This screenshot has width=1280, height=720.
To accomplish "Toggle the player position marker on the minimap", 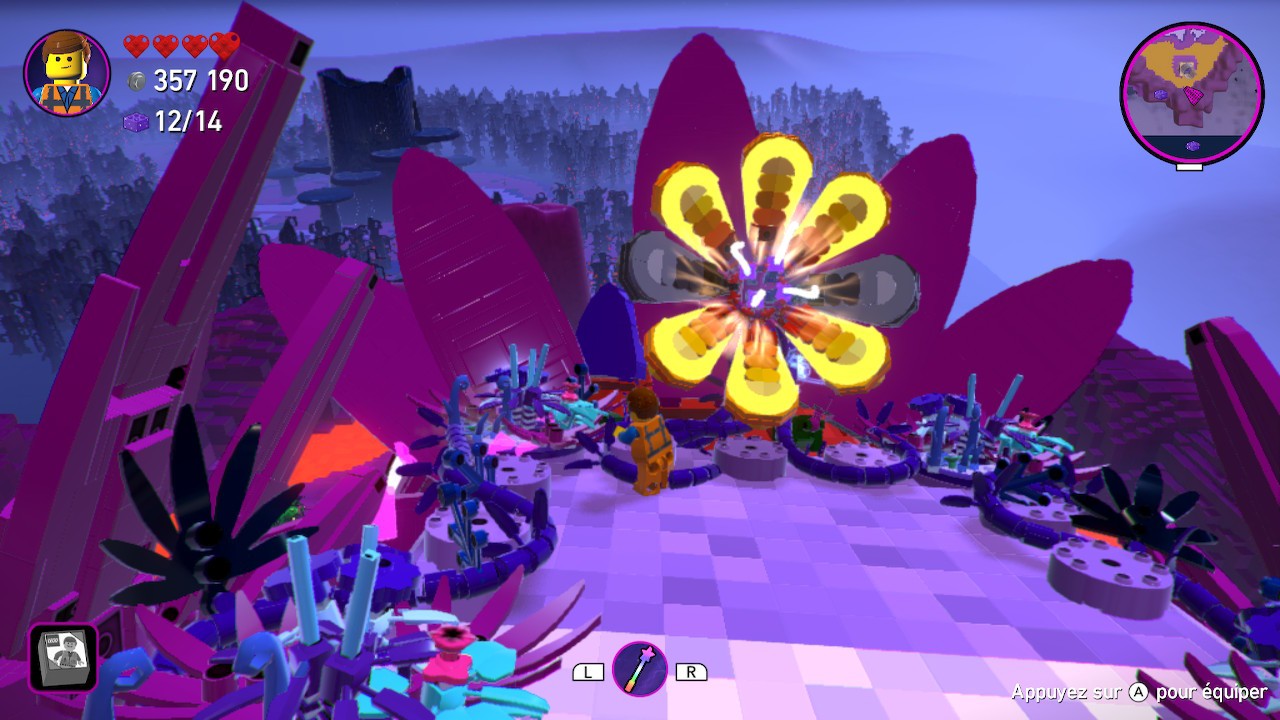I will tap(1187, 70).
